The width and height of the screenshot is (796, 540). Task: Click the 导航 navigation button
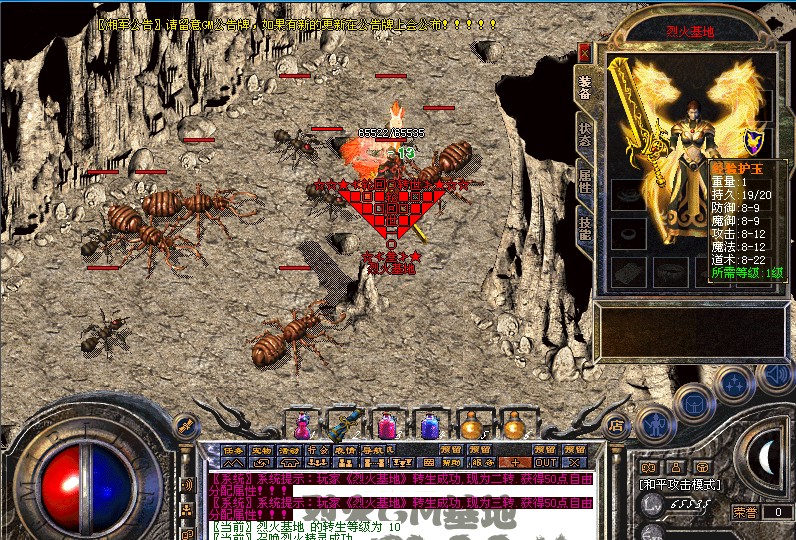click(373, 450)
